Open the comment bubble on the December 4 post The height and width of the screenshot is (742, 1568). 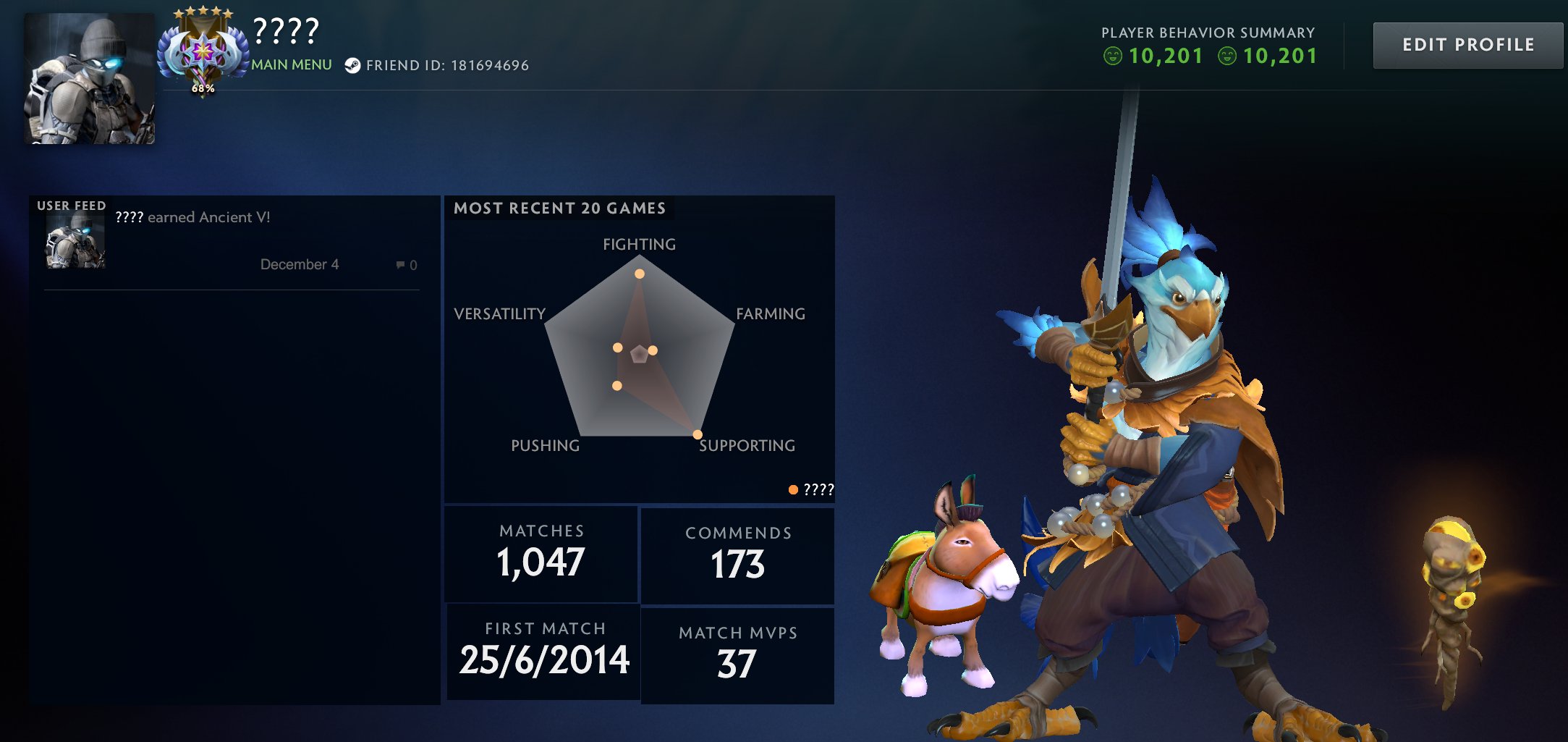(402, 264)
